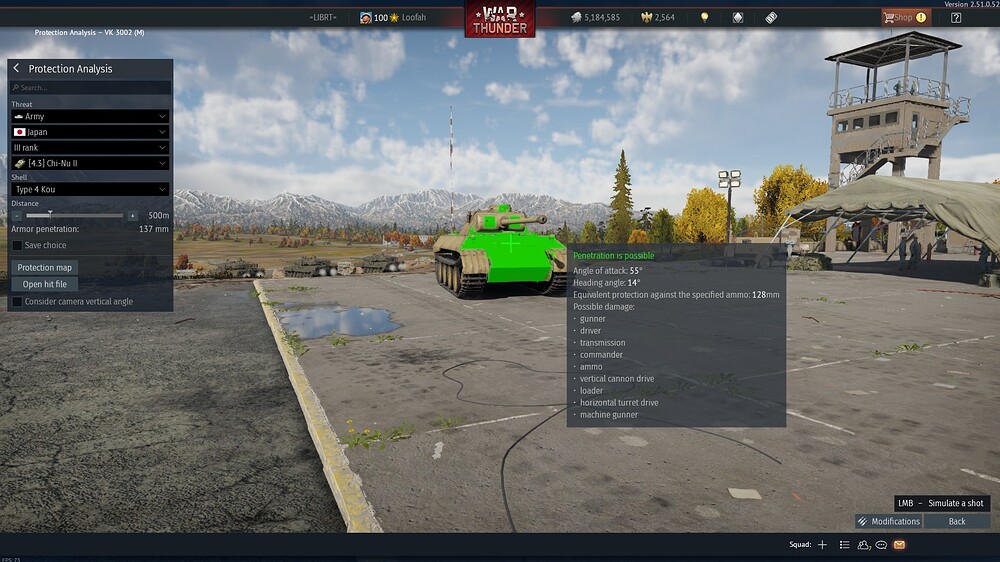Decrease distance with the minus button
Screen dimensions: 1000x562
[x=17, y=216]
